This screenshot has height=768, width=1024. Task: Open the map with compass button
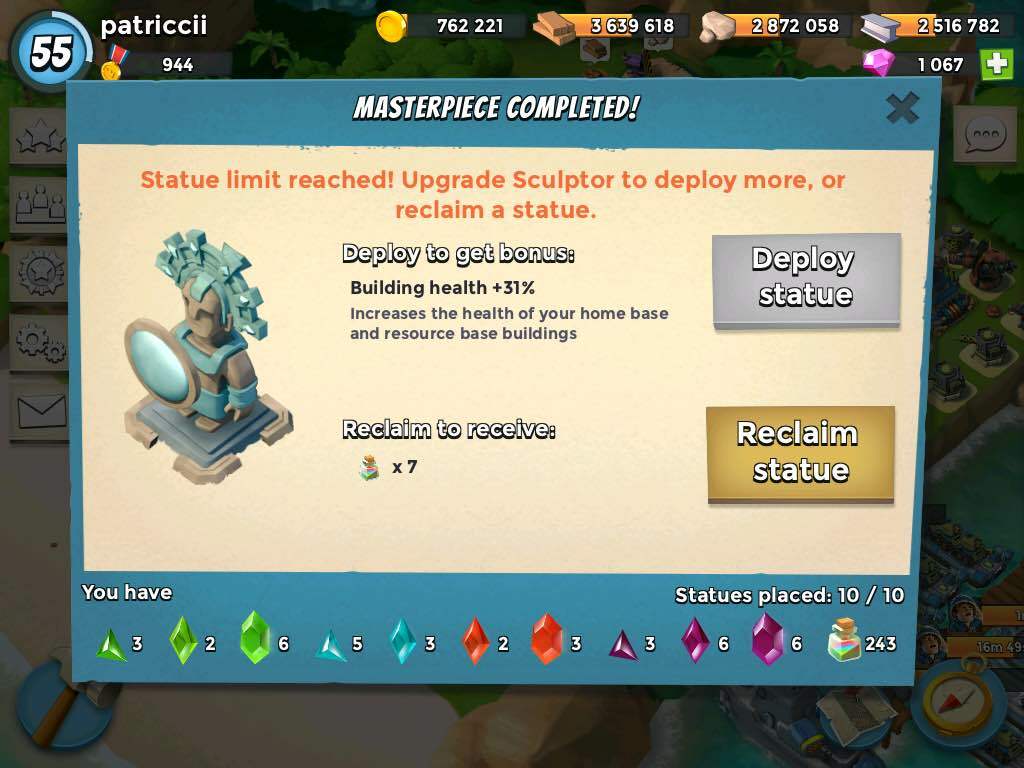pyautogui.click(x=957, y=699)
